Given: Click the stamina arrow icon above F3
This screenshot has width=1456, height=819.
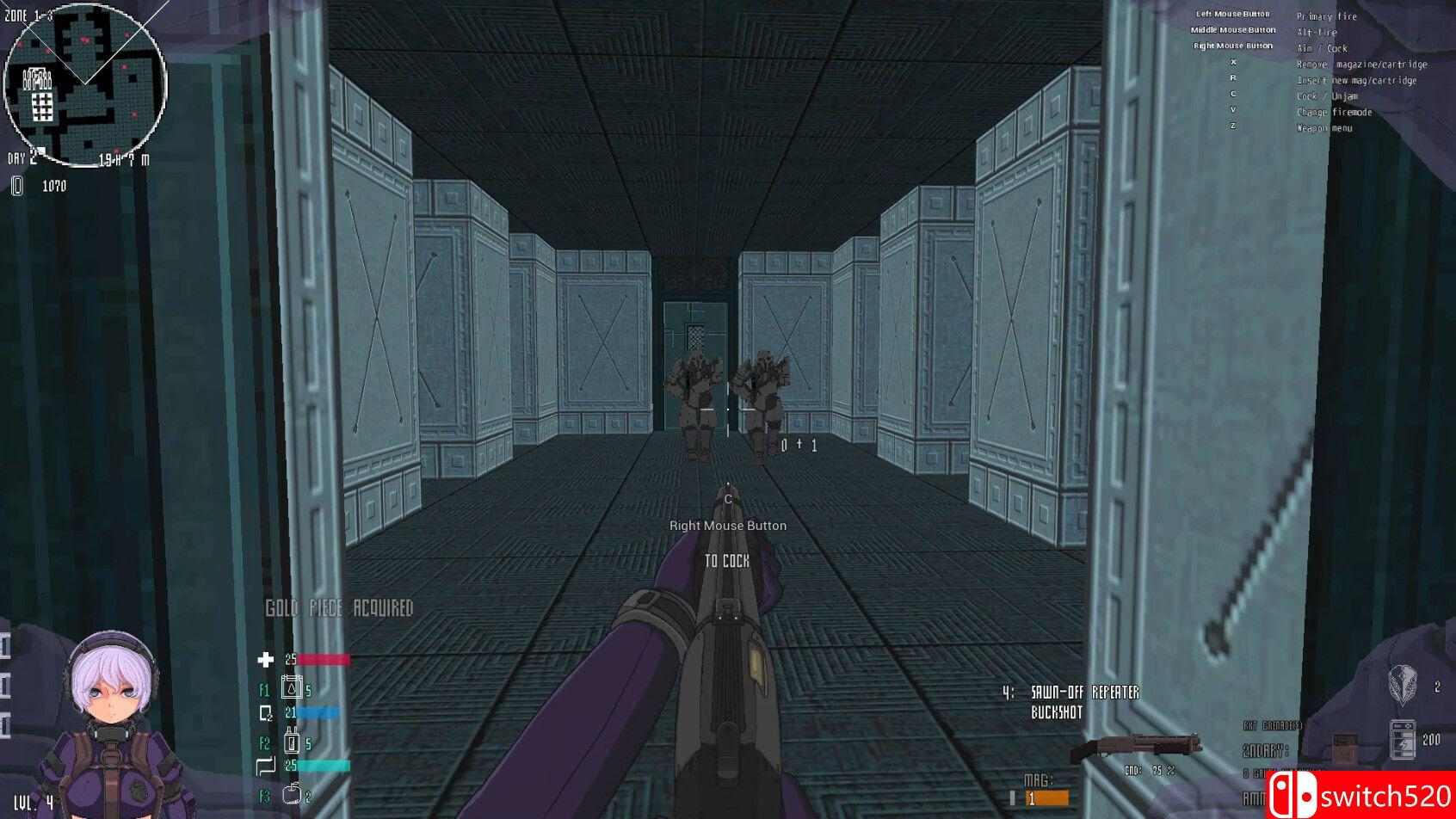Looking at the screenshot, I should [266, 765].
